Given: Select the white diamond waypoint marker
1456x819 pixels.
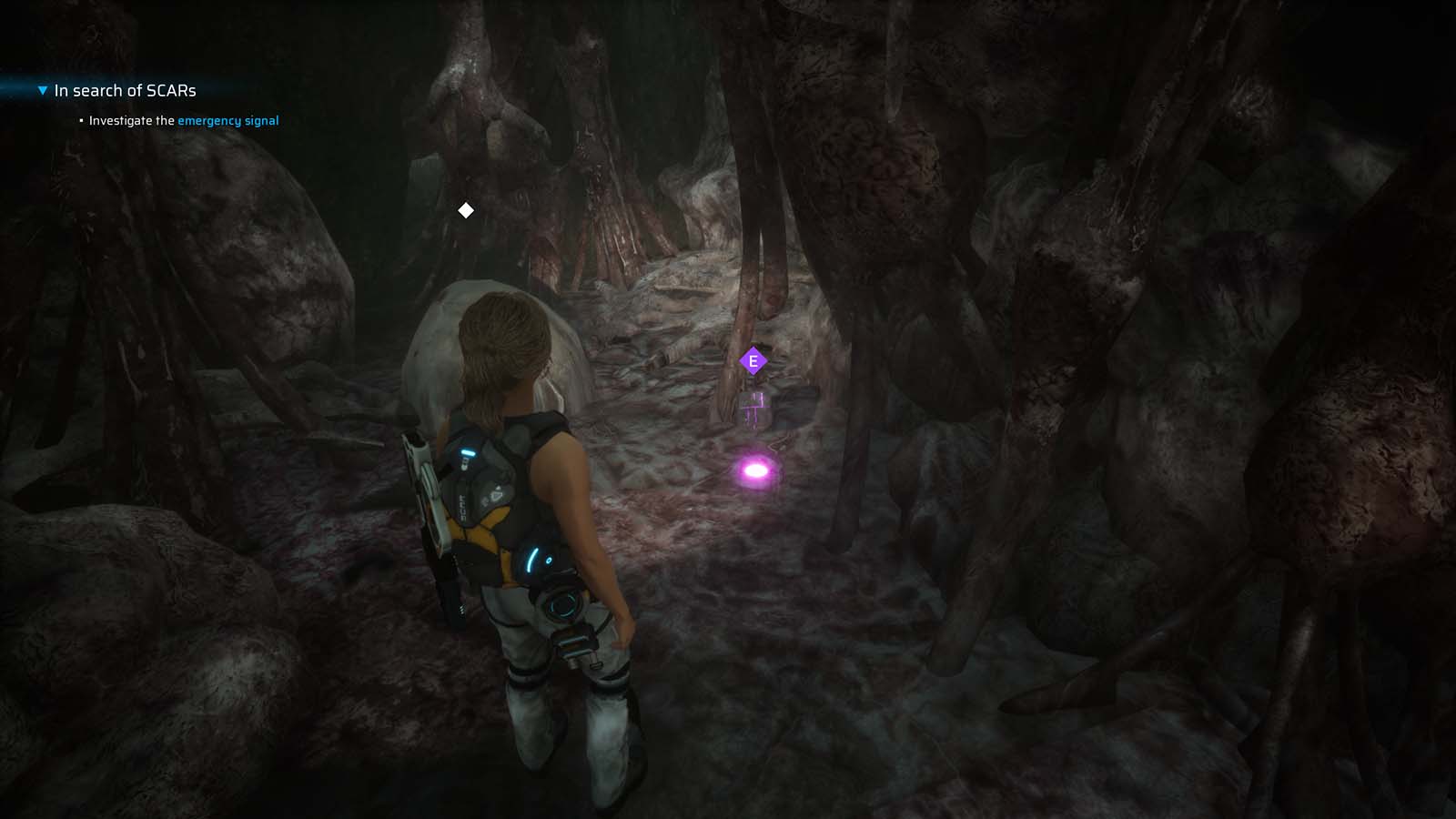Looking at the screenshot, I should (x=467, y=209).
